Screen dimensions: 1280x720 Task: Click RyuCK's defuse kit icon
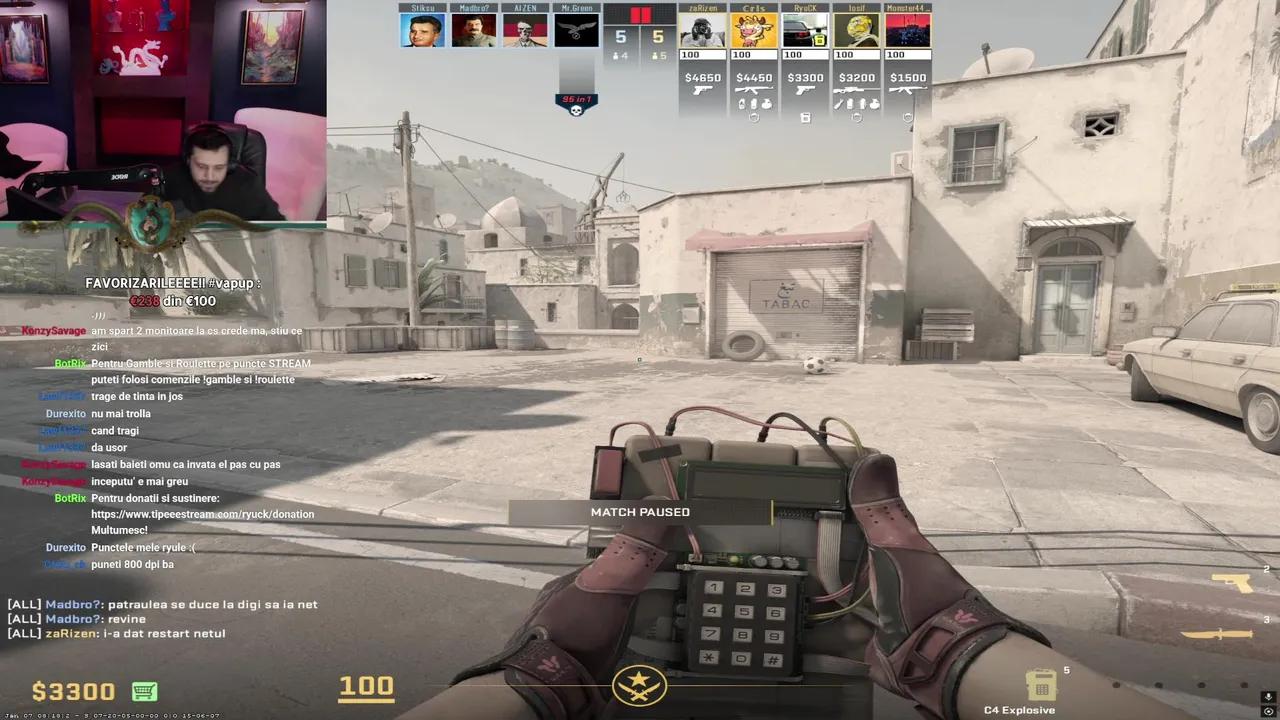[806, 118]
